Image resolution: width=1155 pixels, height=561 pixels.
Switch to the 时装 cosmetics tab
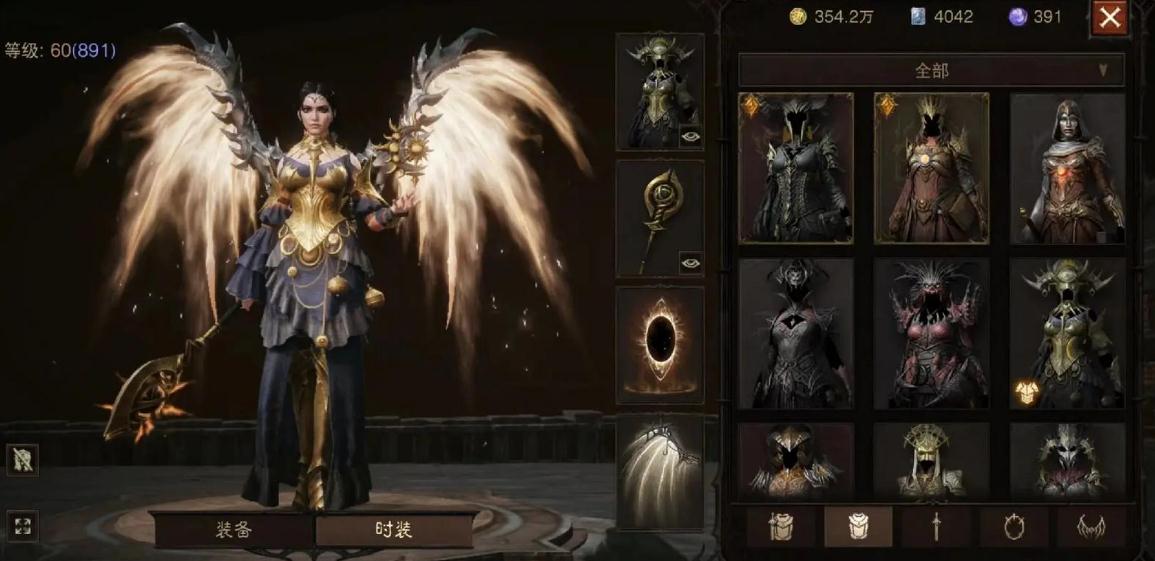coord(394,529)
